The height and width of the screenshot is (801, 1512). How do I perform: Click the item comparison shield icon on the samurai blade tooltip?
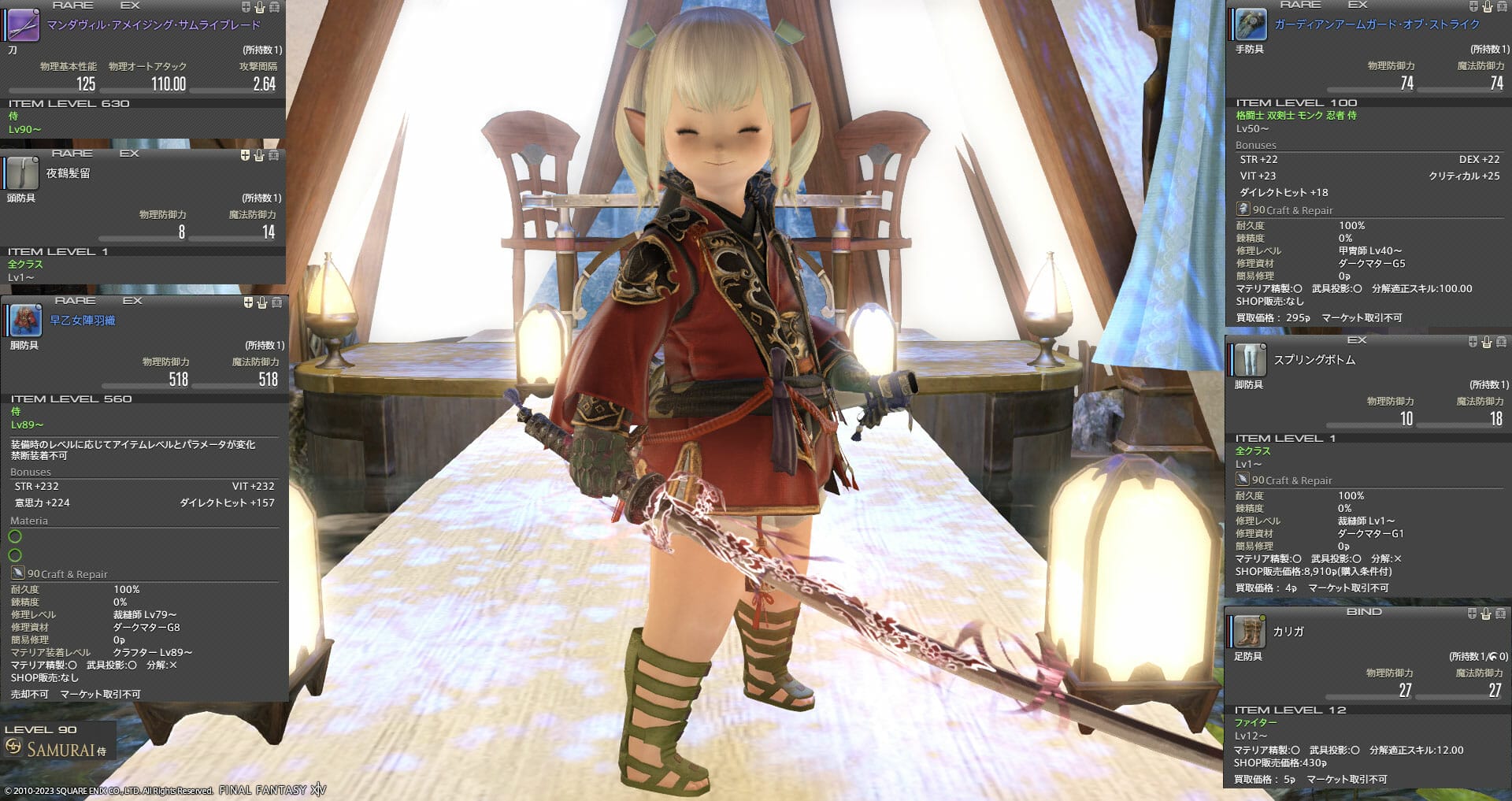click(245, 7)
